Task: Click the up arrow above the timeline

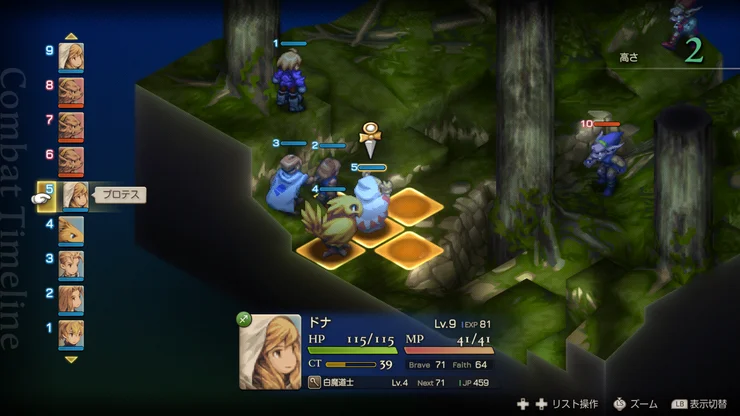Action: [71, 36]
